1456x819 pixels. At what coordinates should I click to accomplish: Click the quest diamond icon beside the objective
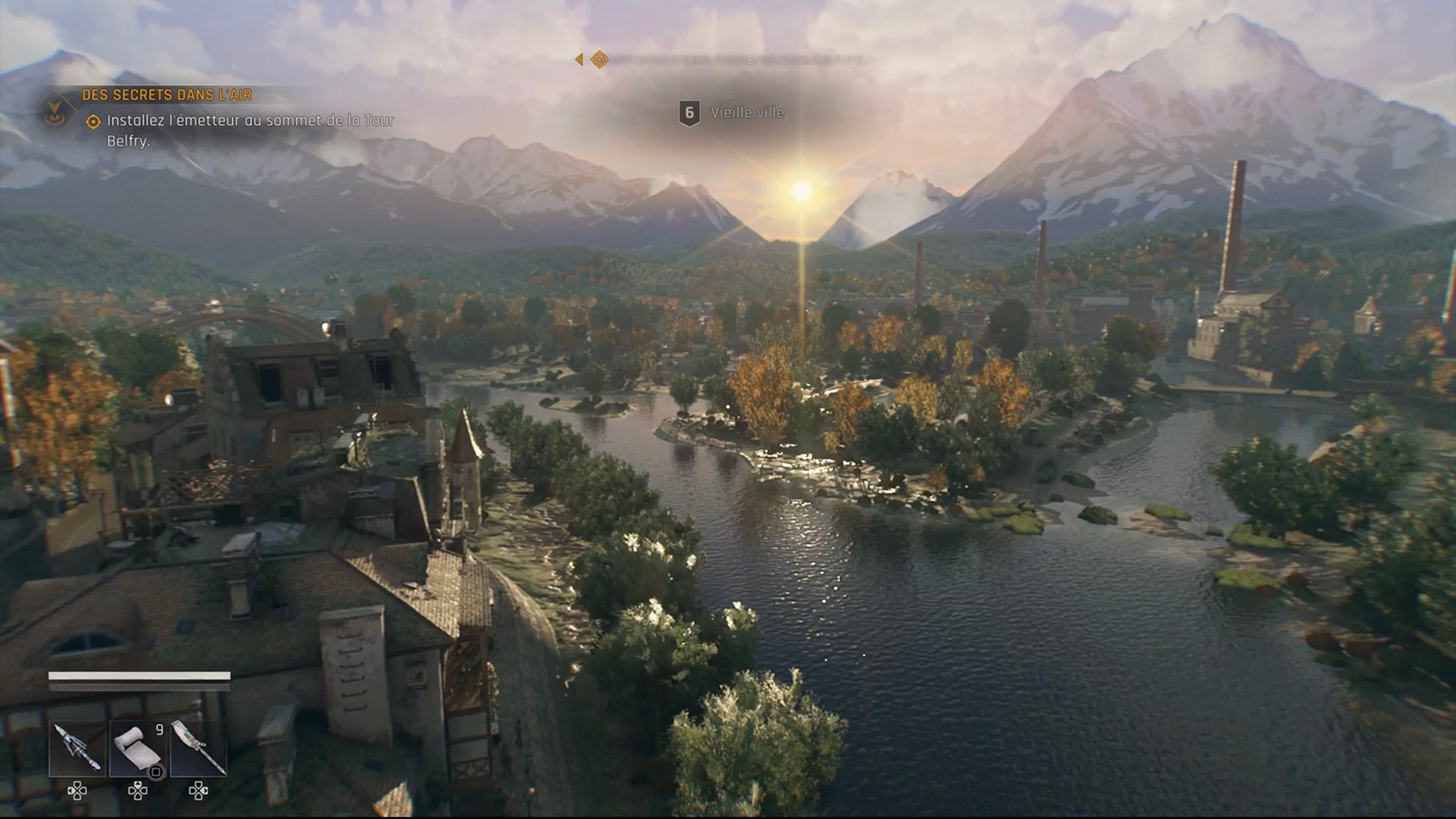click(93, 120)
